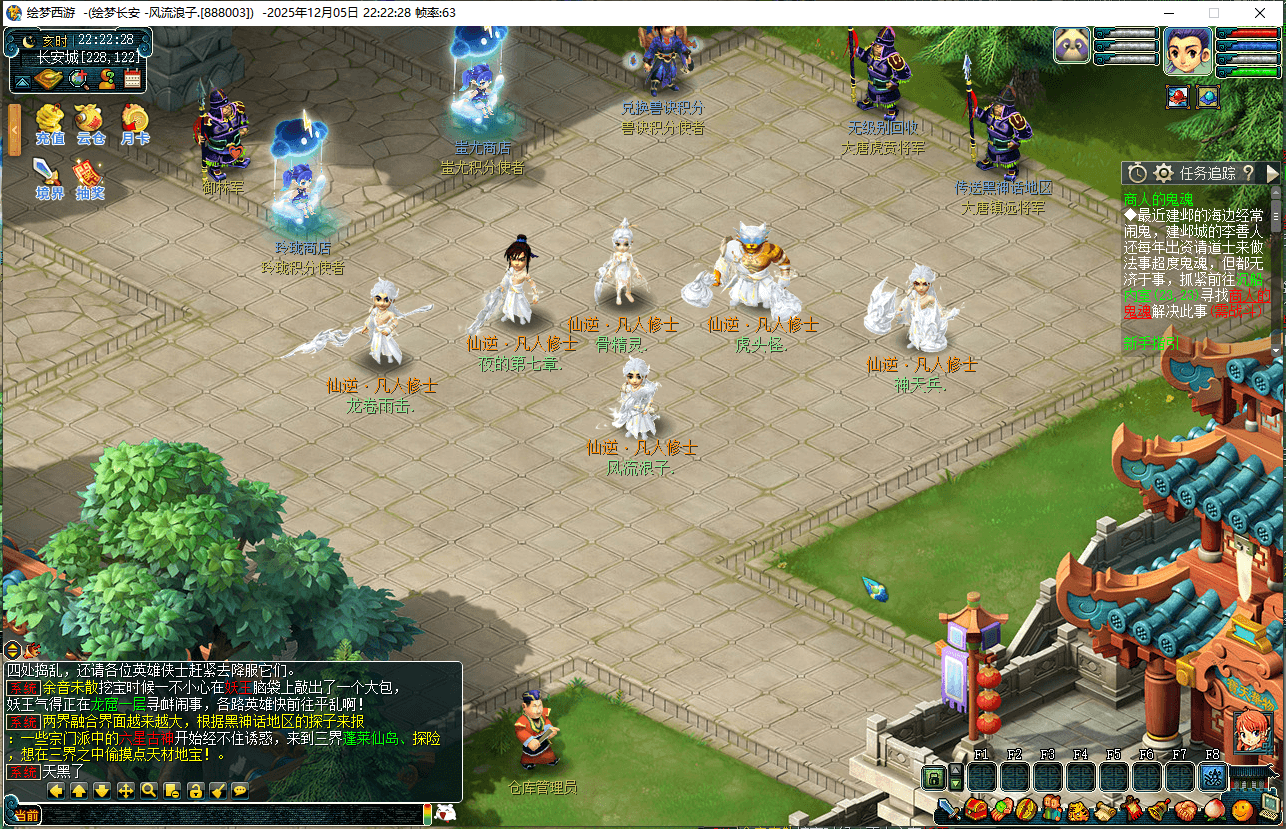Collapse the left shortcut panel with the orange arrow
The image size is (1286, 829).
pos(14,129)
